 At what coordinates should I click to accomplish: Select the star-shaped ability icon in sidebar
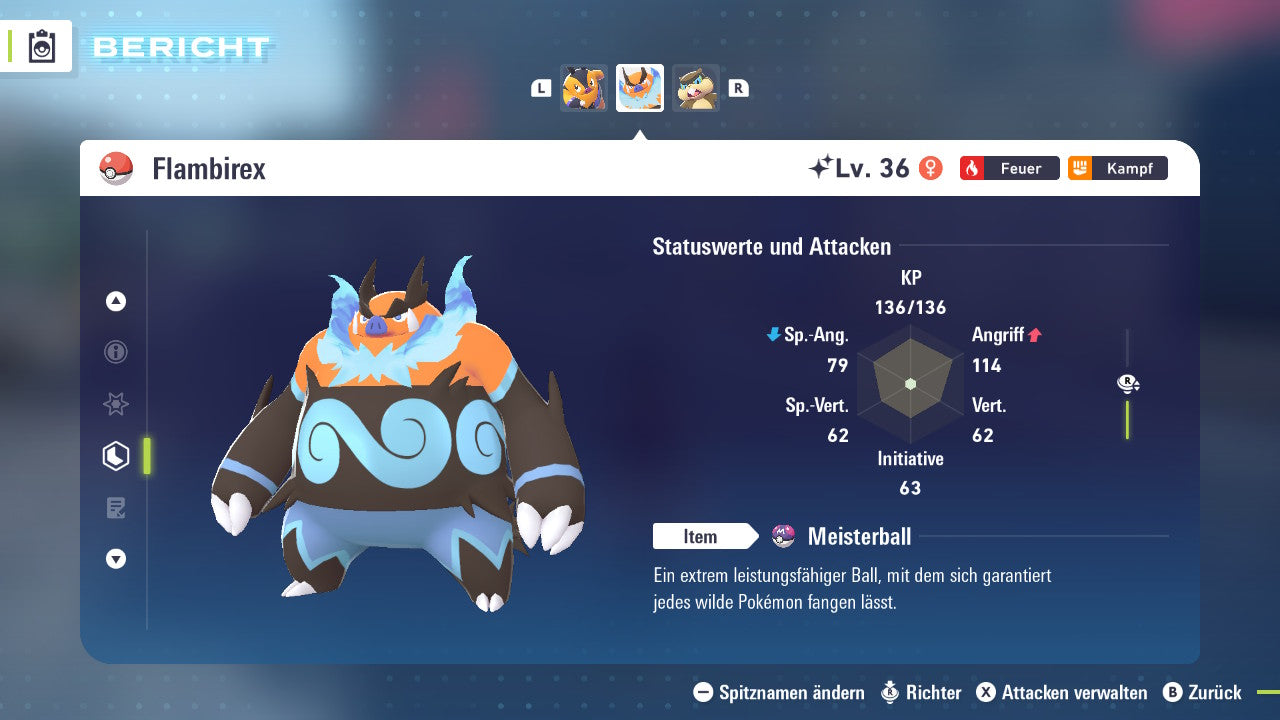tap(115, 404)
